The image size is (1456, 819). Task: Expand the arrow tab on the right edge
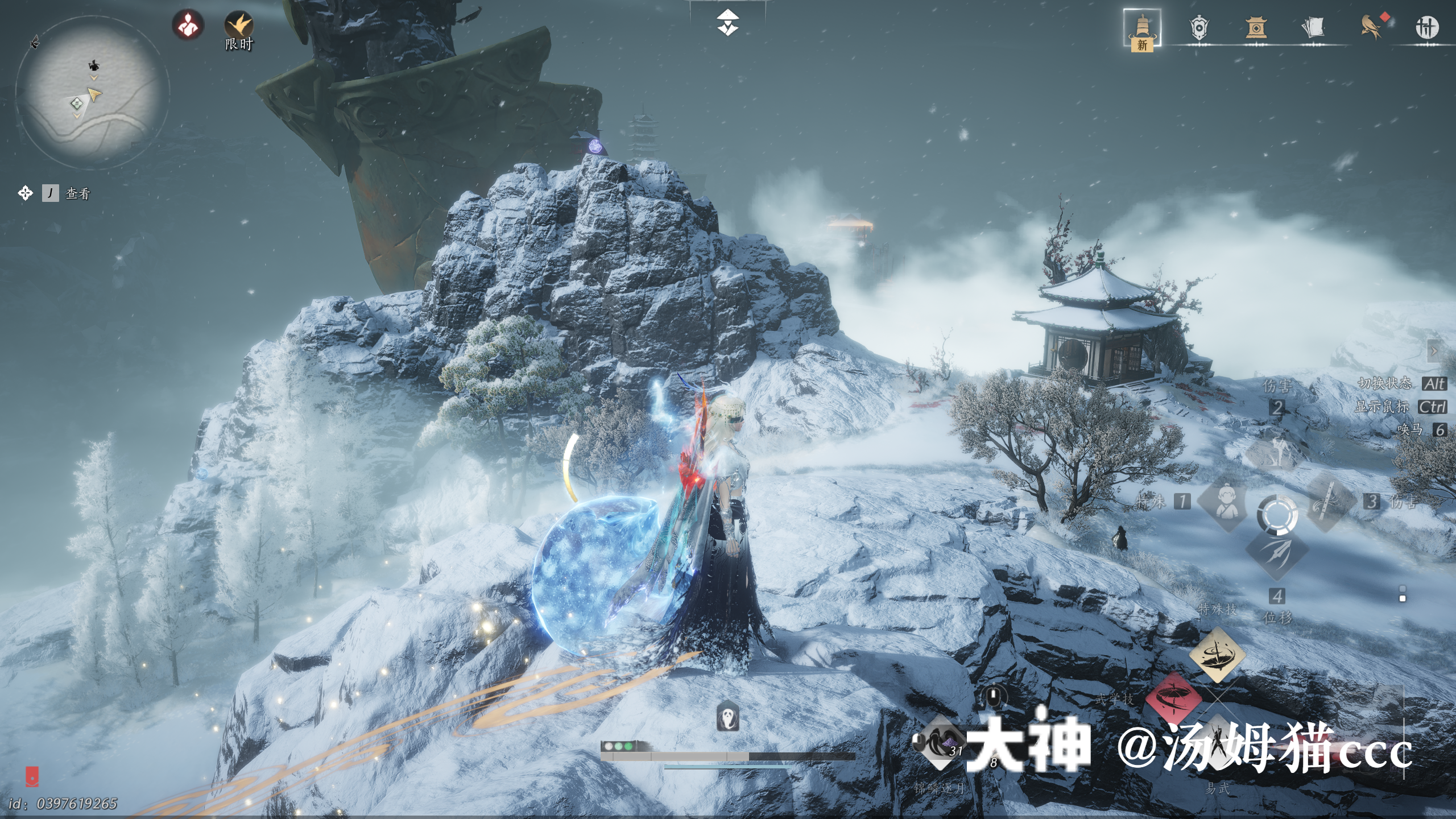(1434, 351)
